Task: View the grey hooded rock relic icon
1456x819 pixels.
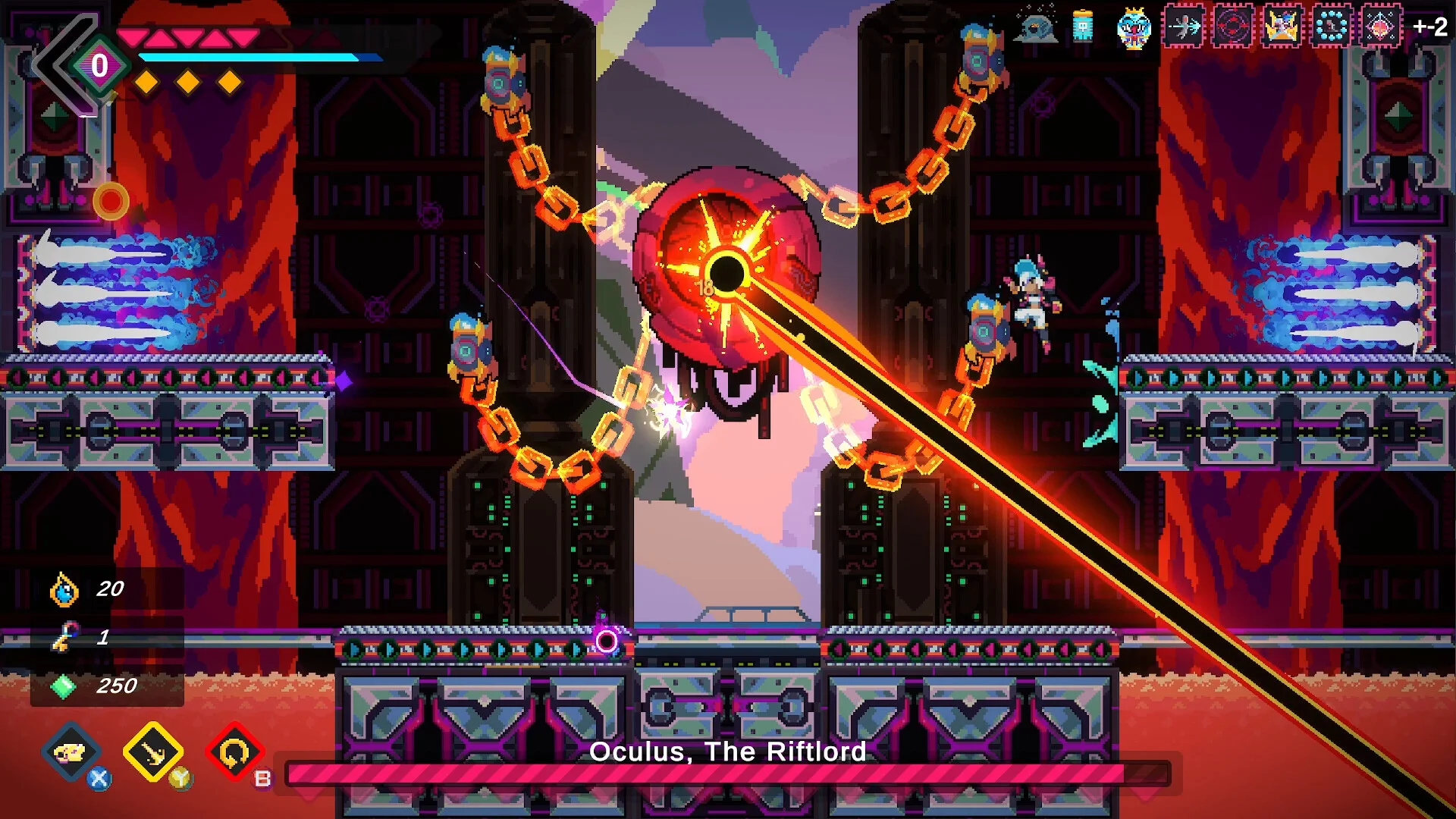Action: (x=1036, y=27)
